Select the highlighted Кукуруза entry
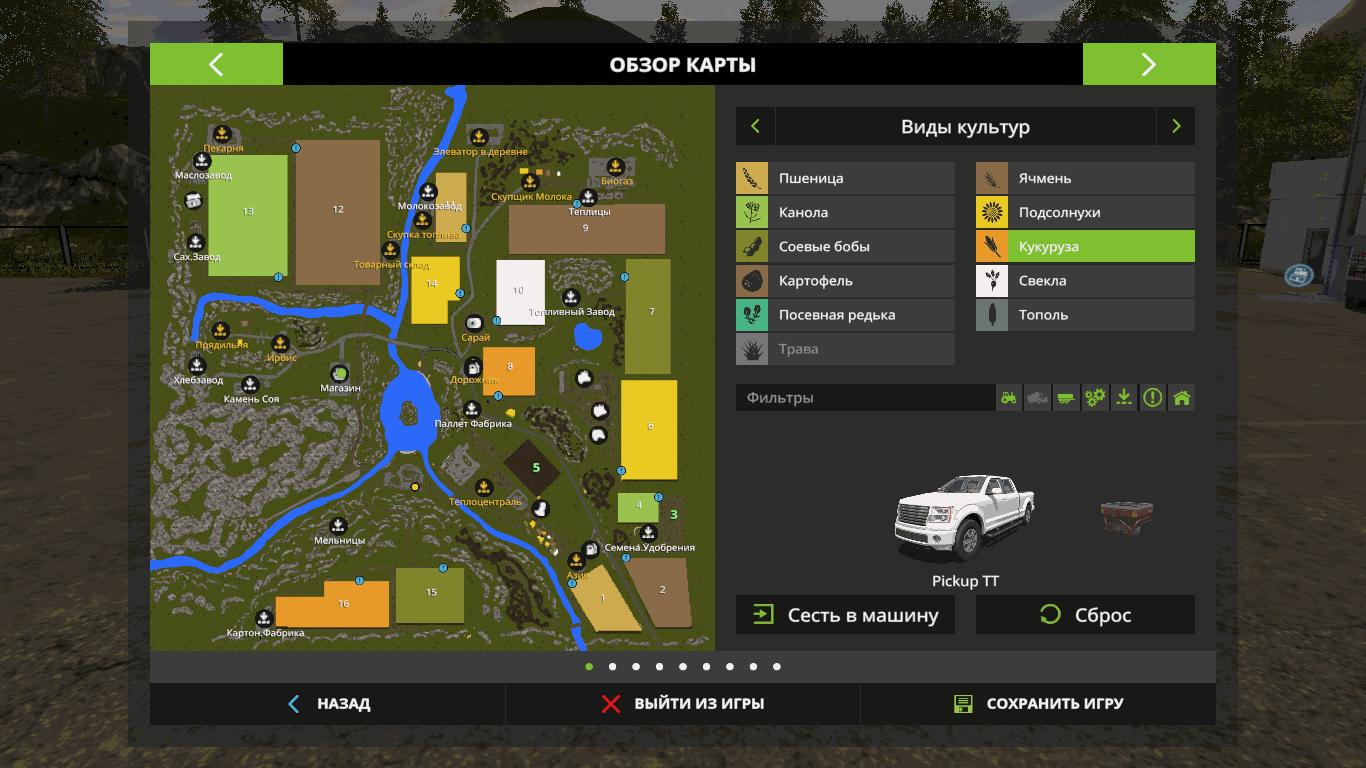 (x=1085, y=246)
